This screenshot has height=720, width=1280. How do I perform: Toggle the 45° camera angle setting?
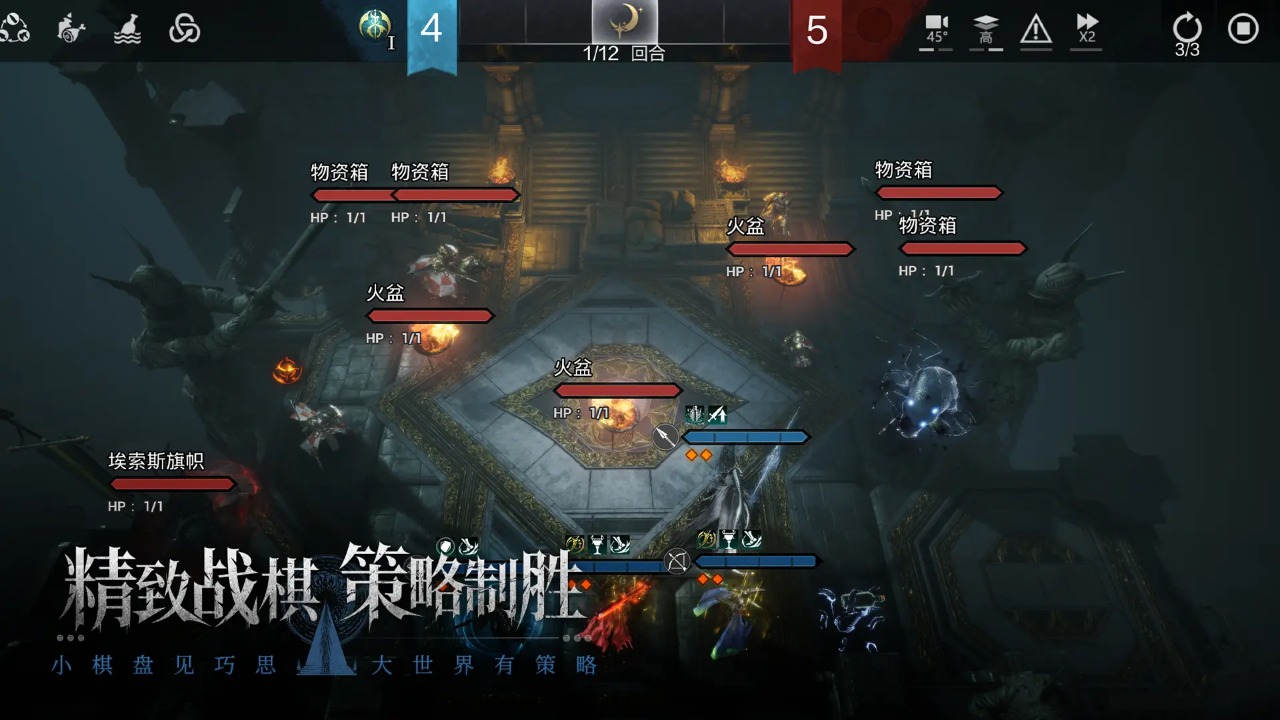click(936, 30)
